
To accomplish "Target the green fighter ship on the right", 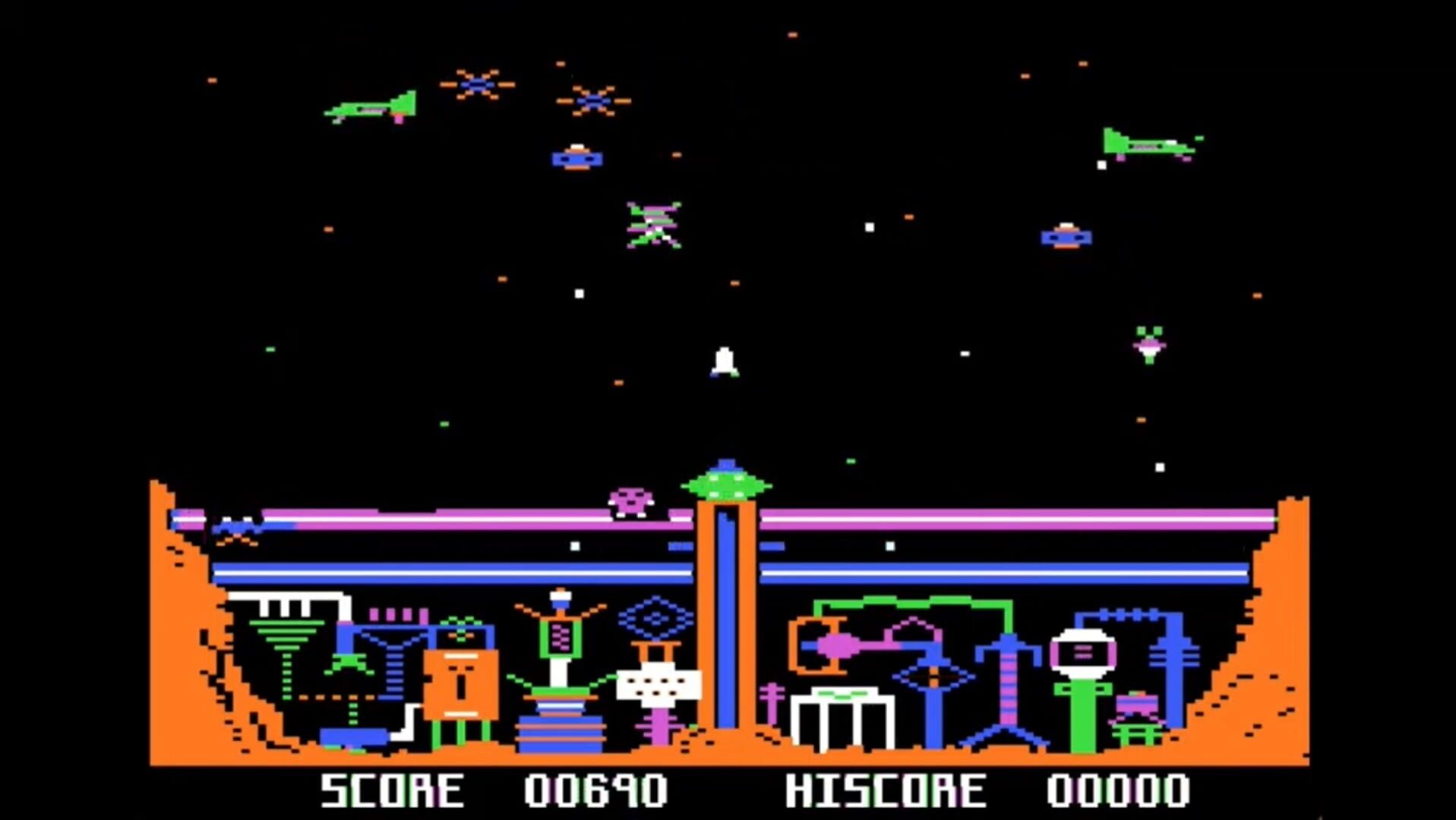I will (x=1147, y=144).
